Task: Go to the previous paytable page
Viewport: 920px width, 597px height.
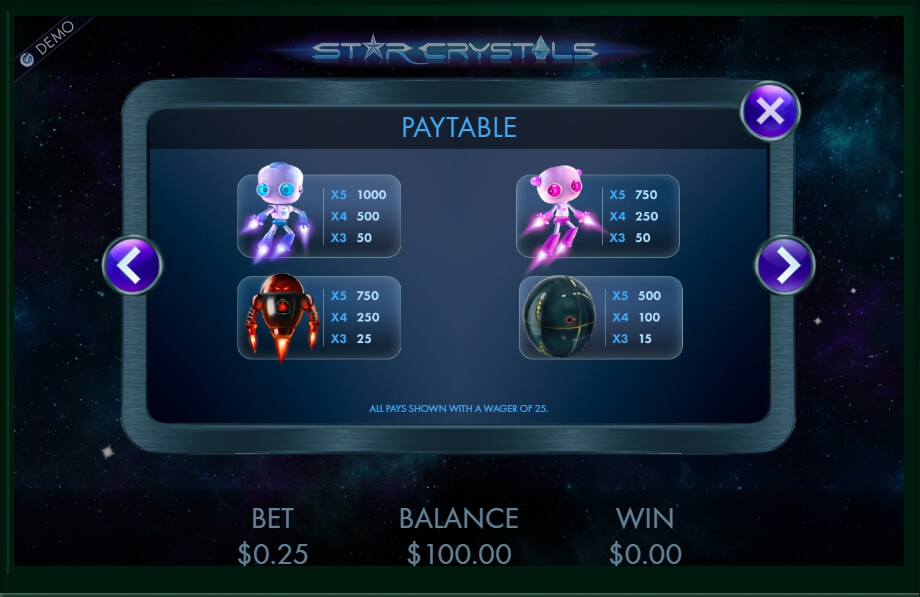Action: (x=133, y=265)
